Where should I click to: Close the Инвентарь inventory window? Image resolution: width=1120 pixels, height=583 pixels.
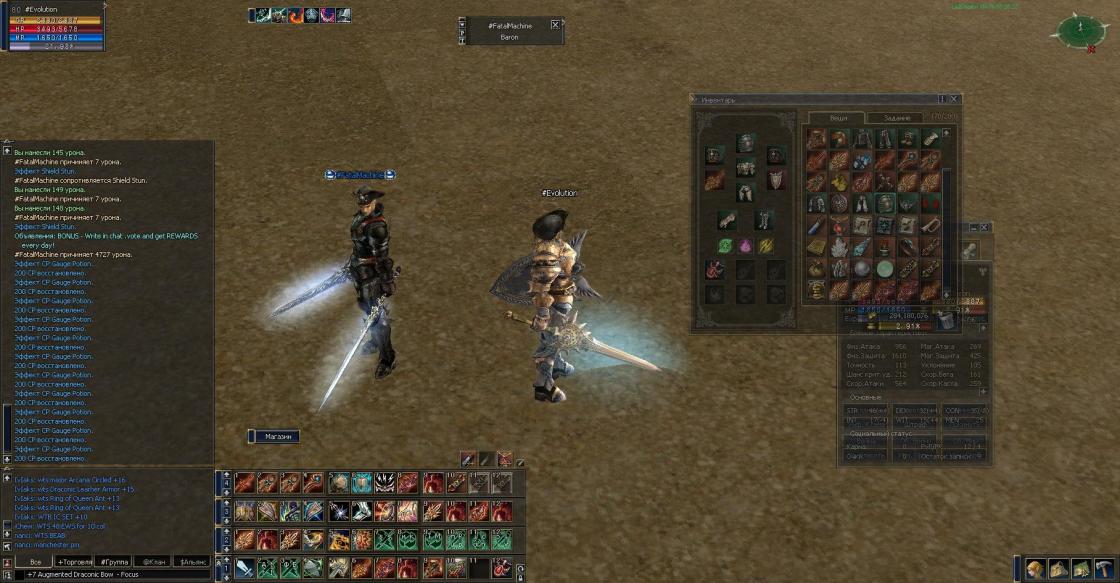point(954,99)
